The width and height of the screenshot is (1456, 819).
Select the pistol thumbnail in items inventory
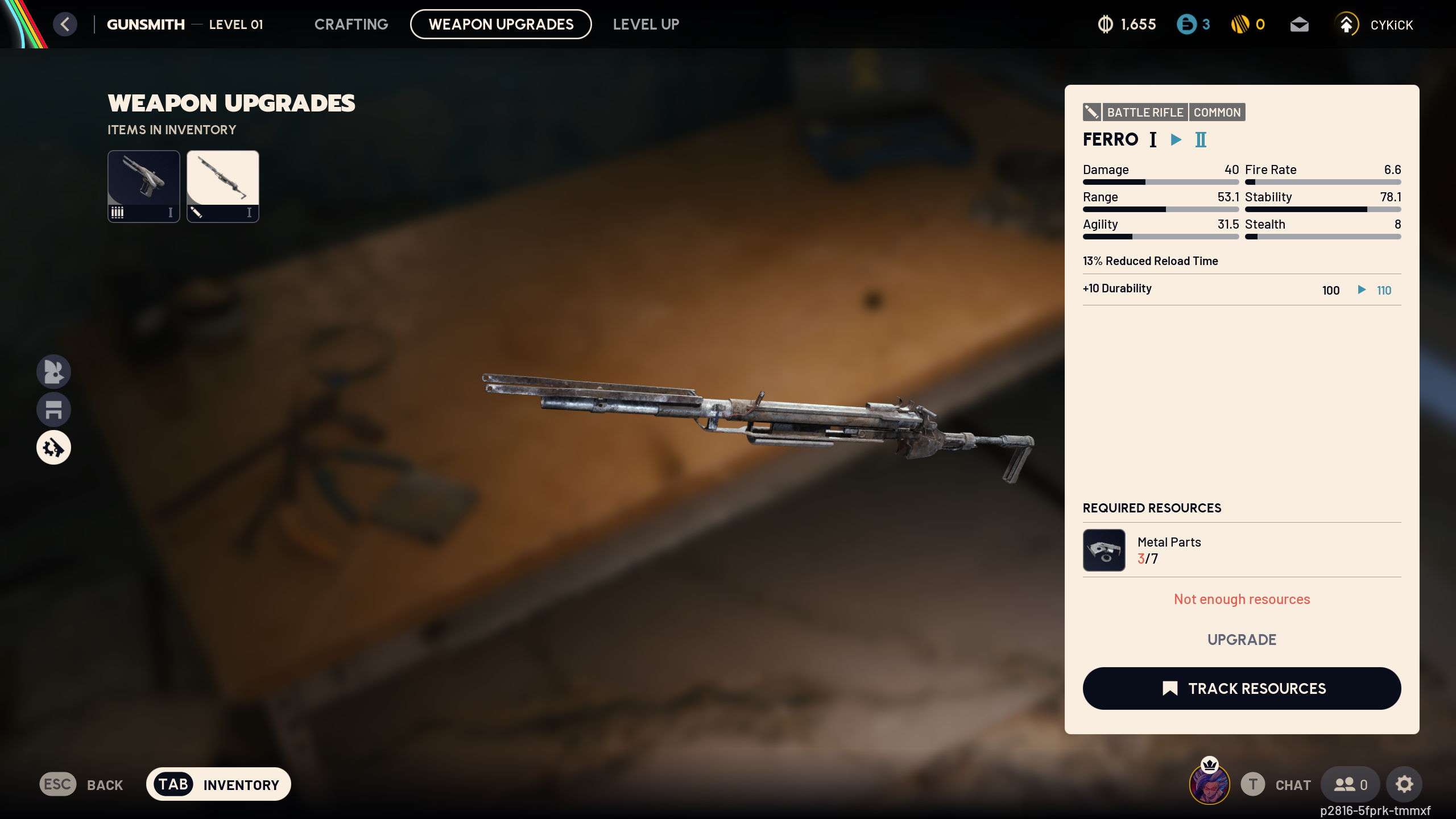tap(143, 186)
